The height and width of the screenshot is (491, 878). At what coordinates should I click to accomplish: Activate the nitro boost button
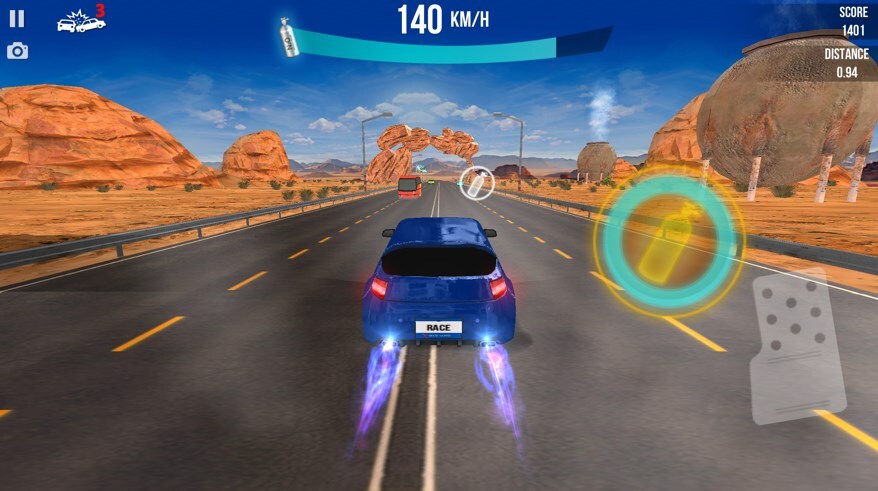point(668,240)
